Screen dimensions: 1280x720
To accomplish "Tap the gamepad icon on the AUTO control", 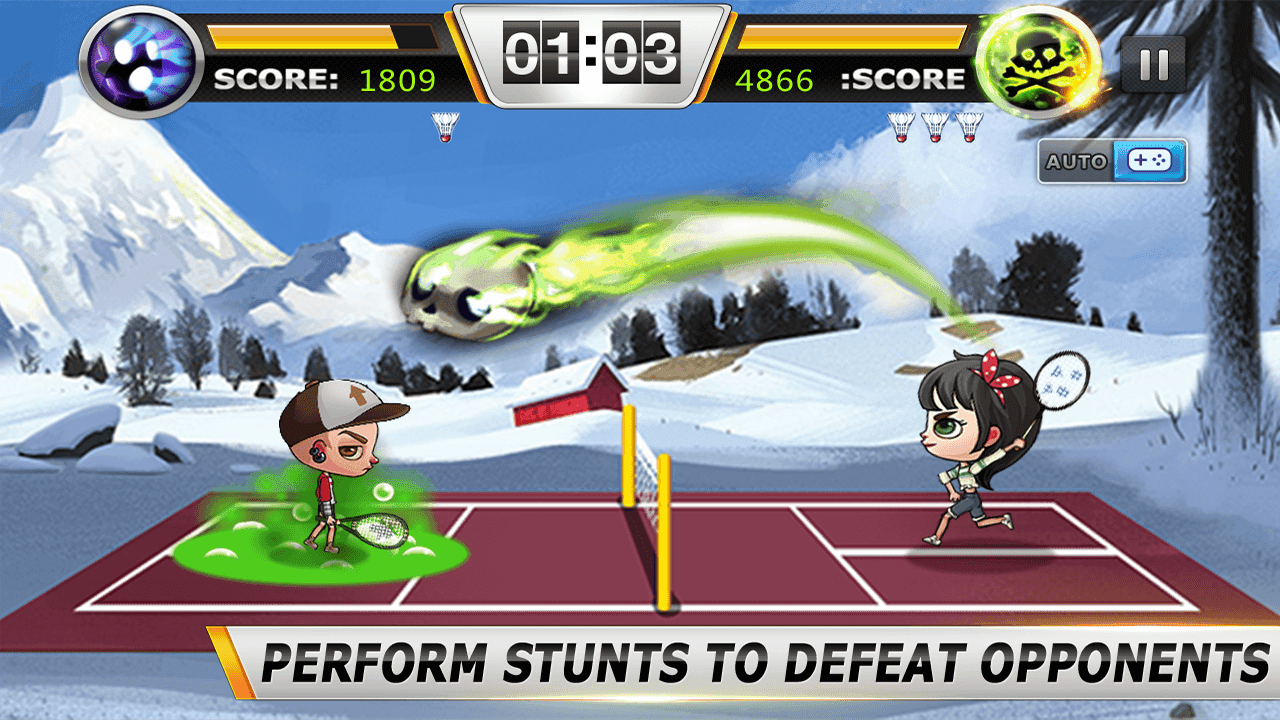I will point(1150,162).
